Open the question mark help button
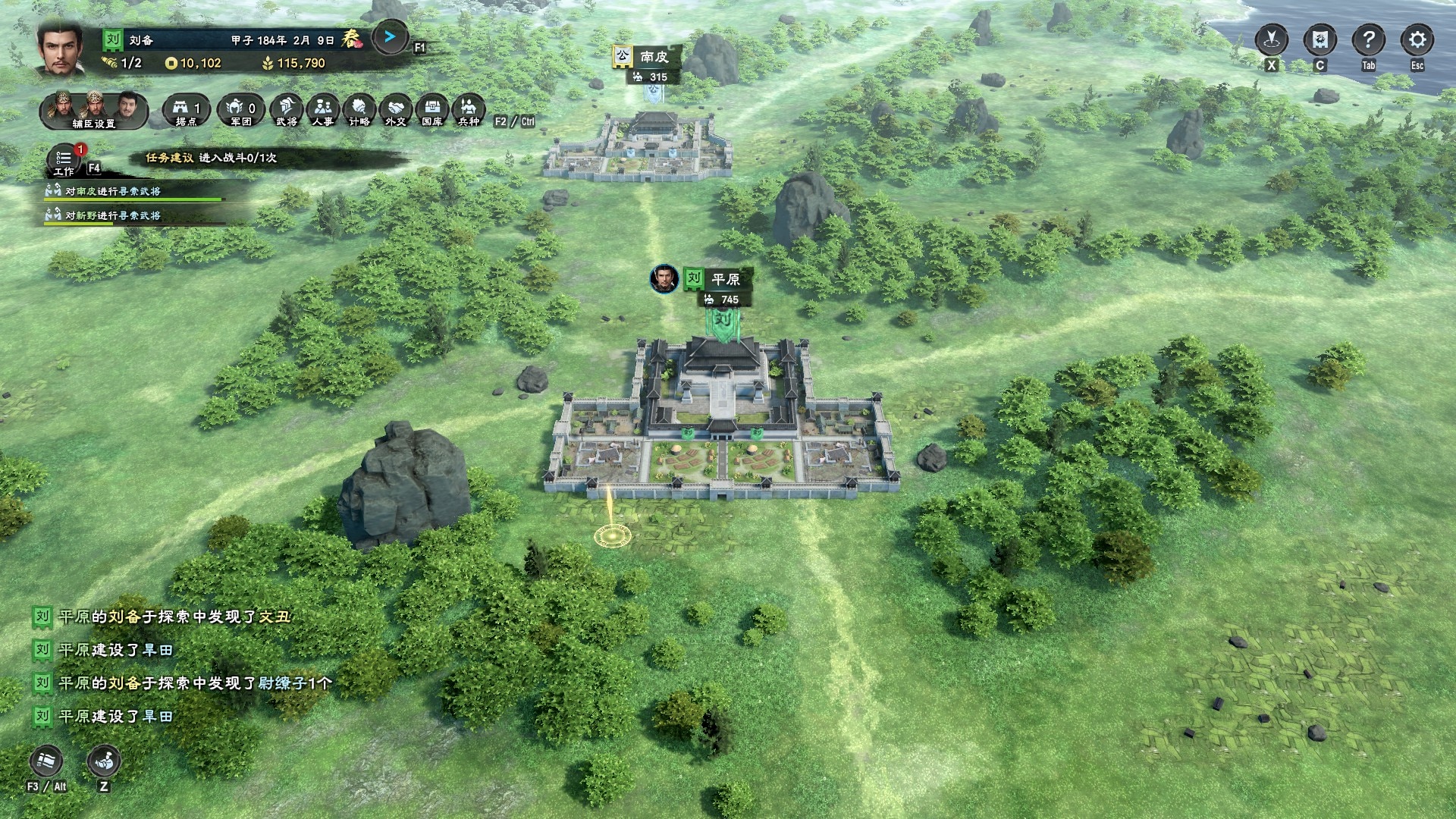Image resolution: width=1456 pixels, height=819 pixels. click(x=1369, y=39)
